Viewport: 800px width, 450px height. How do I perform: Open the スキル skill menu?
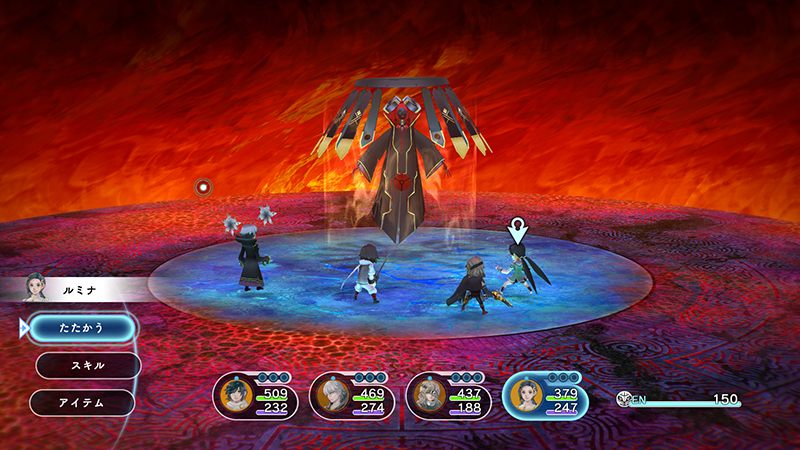(x=88, y=365)
